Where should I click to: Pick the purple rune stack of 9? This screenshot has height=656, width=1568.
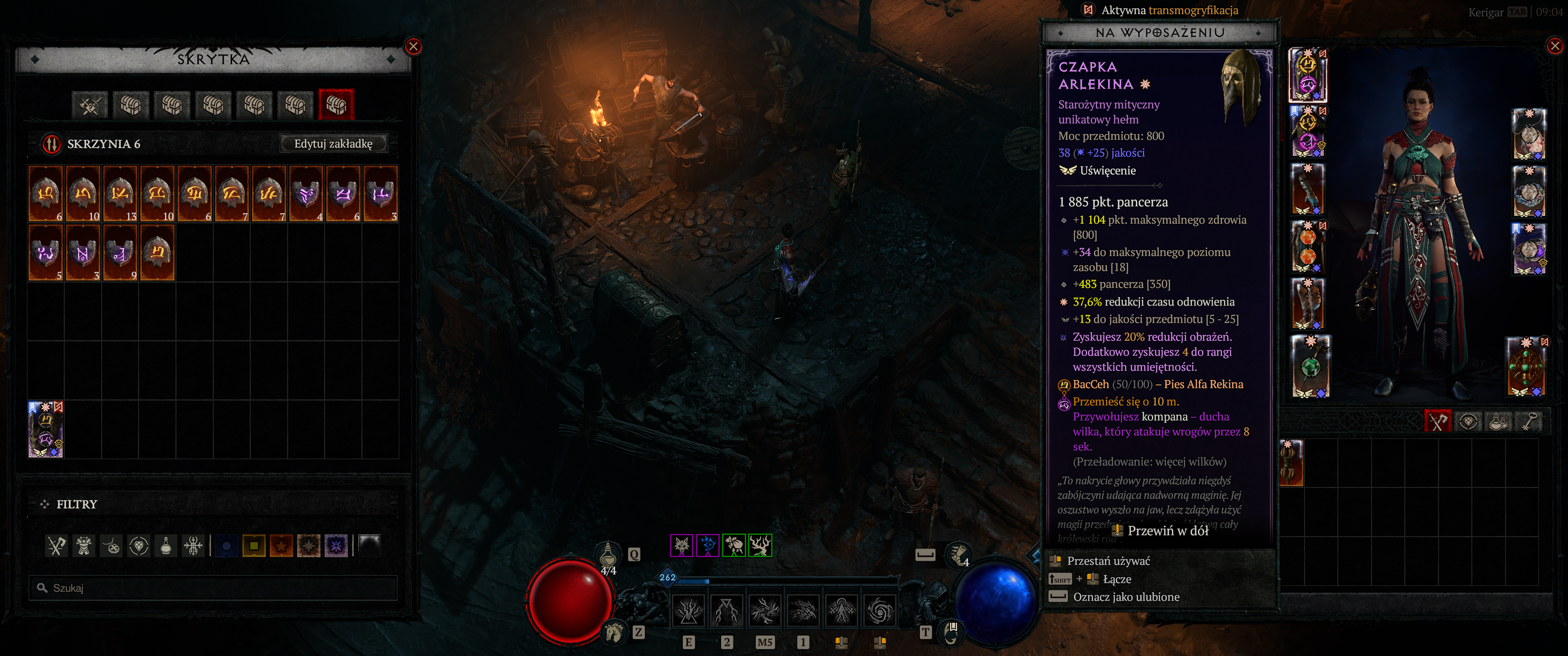[x=120, y=252]
